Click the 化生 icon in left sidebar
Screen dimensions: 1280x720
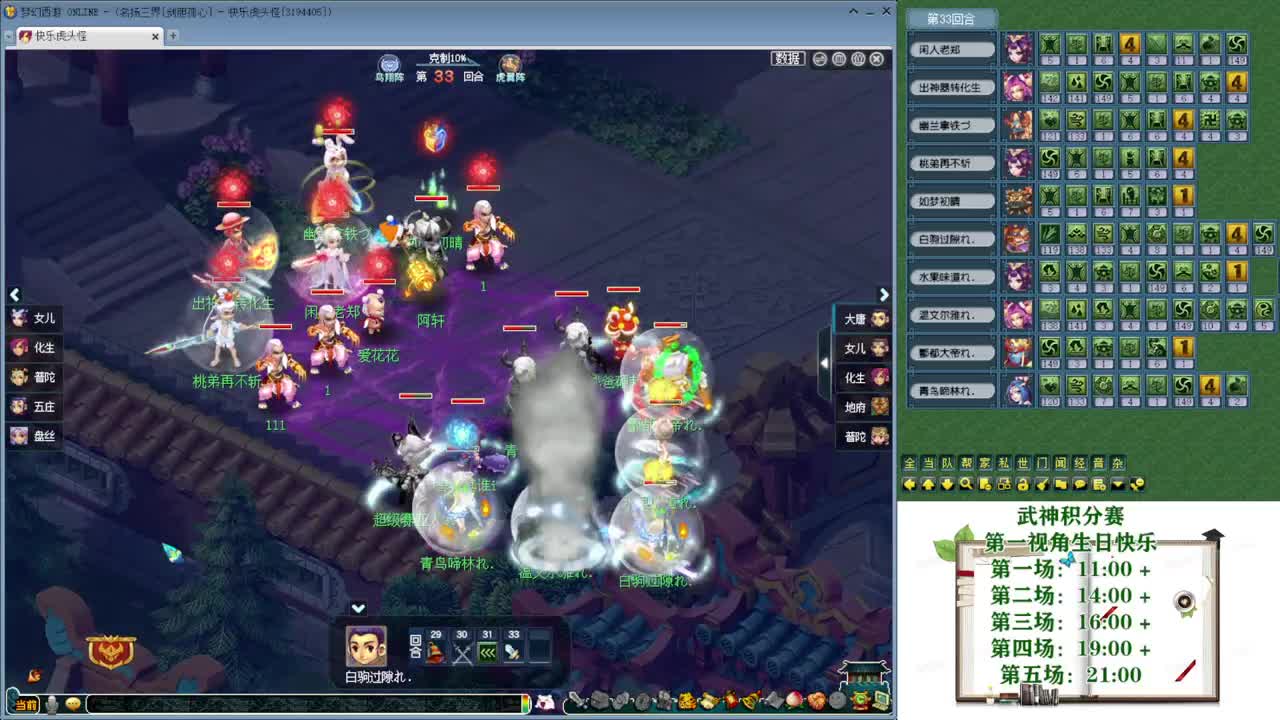[20, 346]
